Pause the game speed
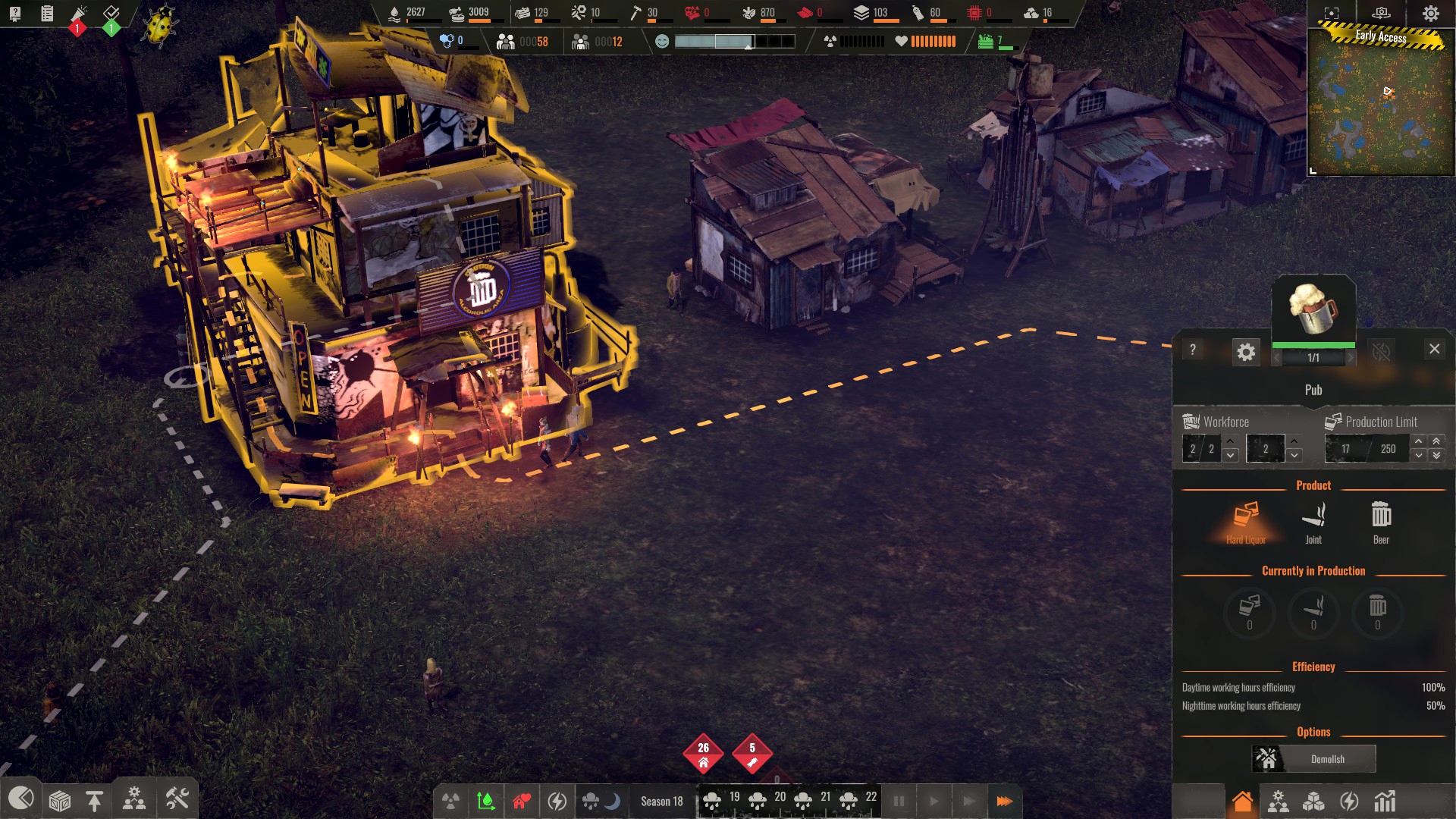1456x819 pixels. (x=899, y=801)
